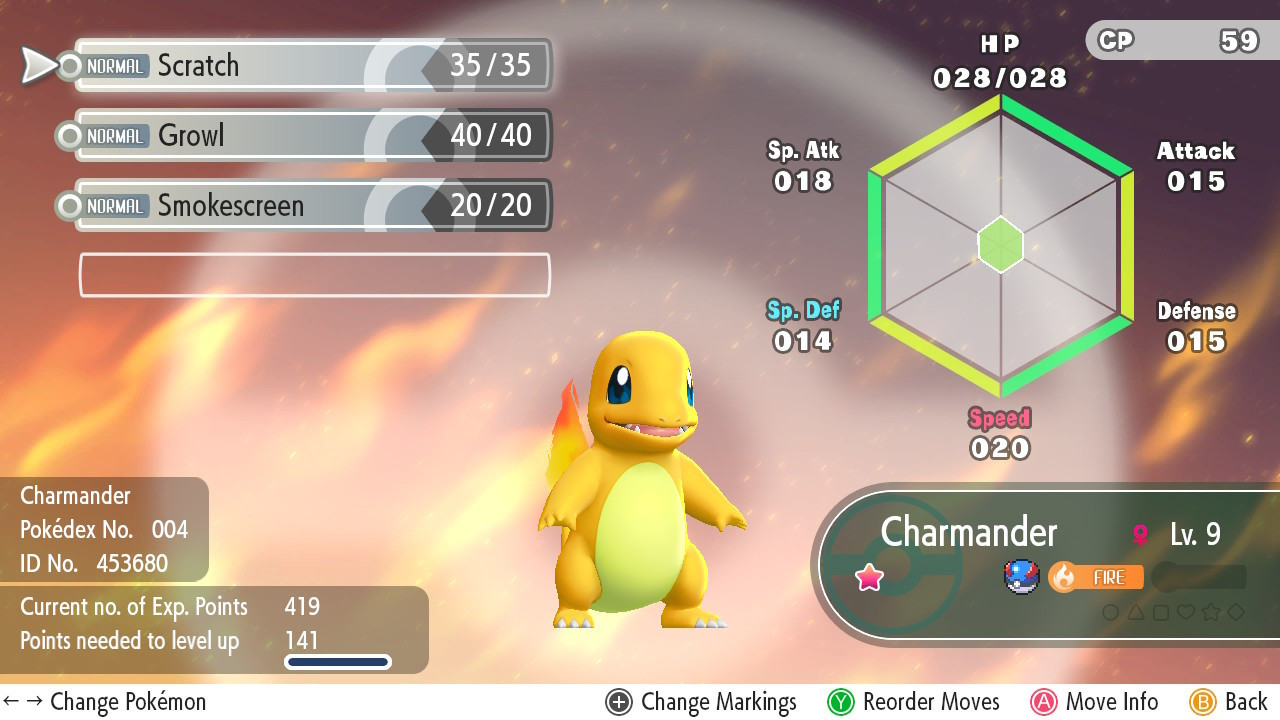Click the Great Ball icon
Viewport: 1280px width, 720px height.
tap(1022, 577)
